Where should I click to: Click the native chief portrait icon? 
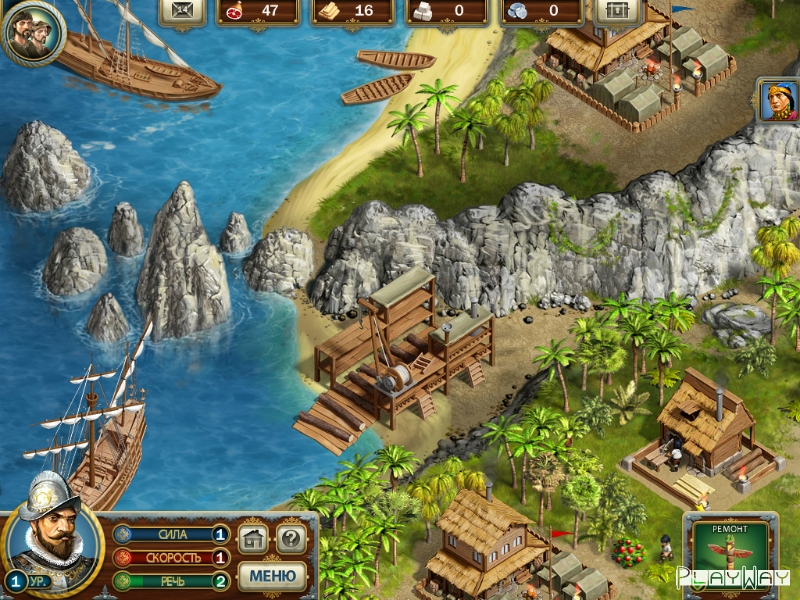click(778, 101)
